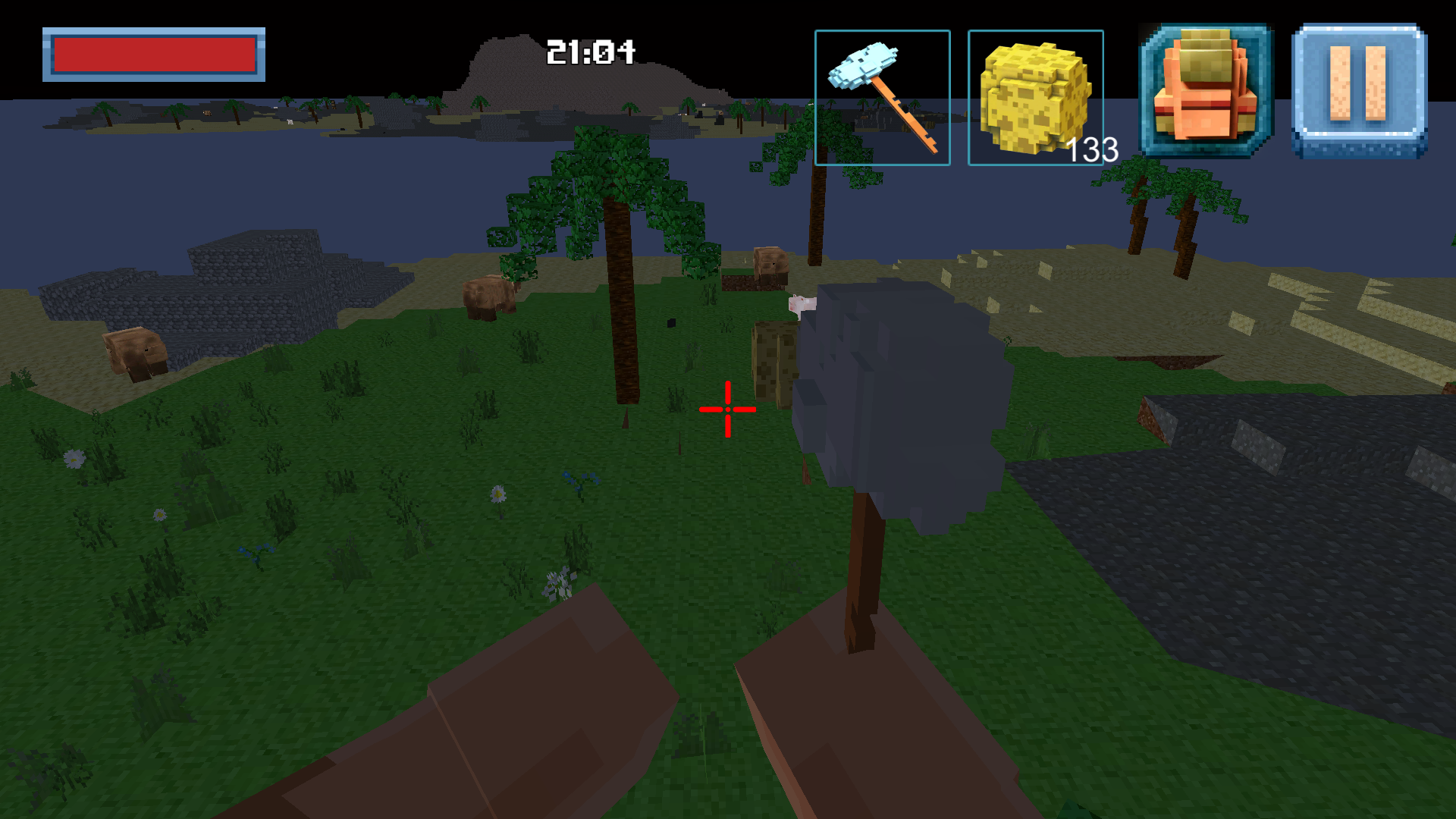This screenshot has height=819, width=1456.
Task: Click the health bar
Action: click(x=154, y=52)
